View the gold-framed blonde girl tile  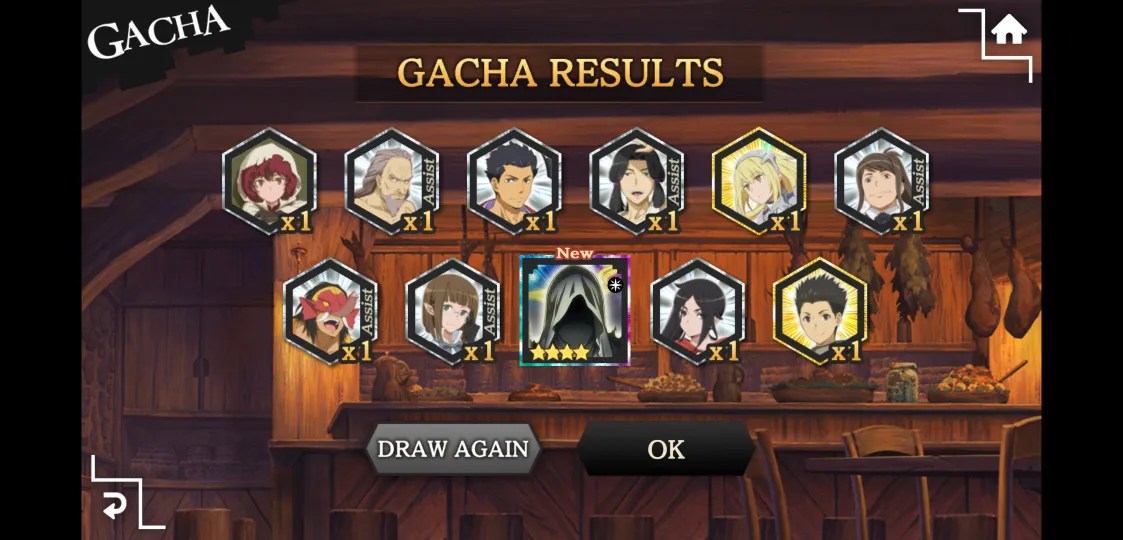coord(759,181)
